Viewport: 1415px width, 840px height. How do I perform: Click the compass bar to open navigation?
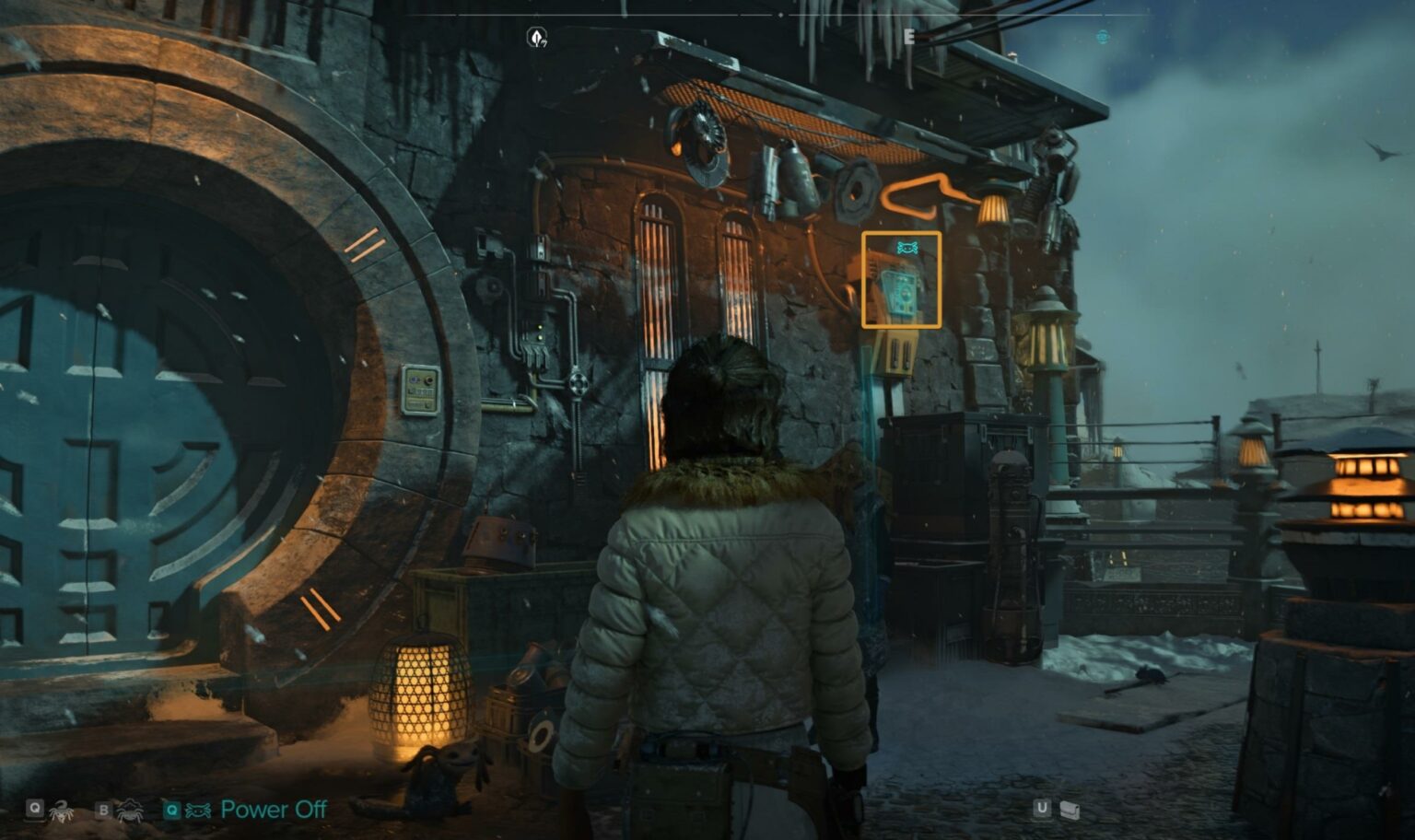829,15
